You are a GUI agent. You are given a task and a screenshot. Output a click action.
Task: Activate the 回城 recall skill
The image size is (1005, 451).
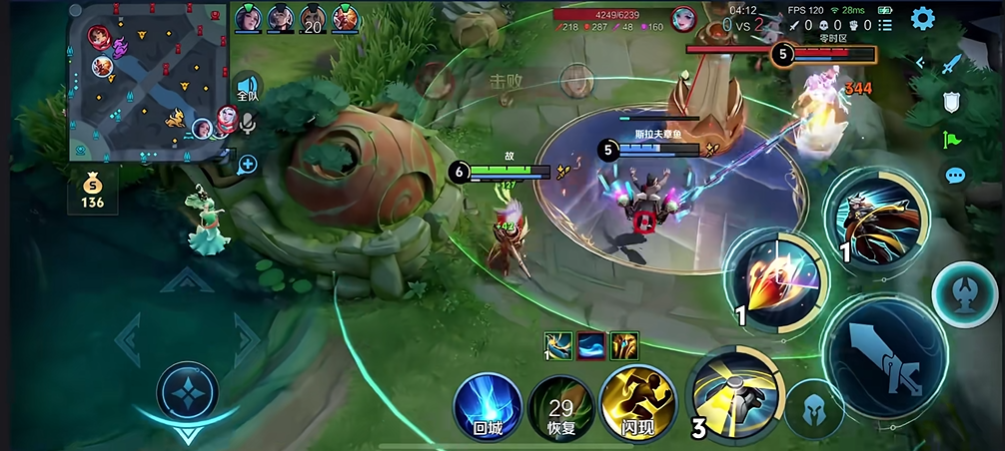(488, 406)
